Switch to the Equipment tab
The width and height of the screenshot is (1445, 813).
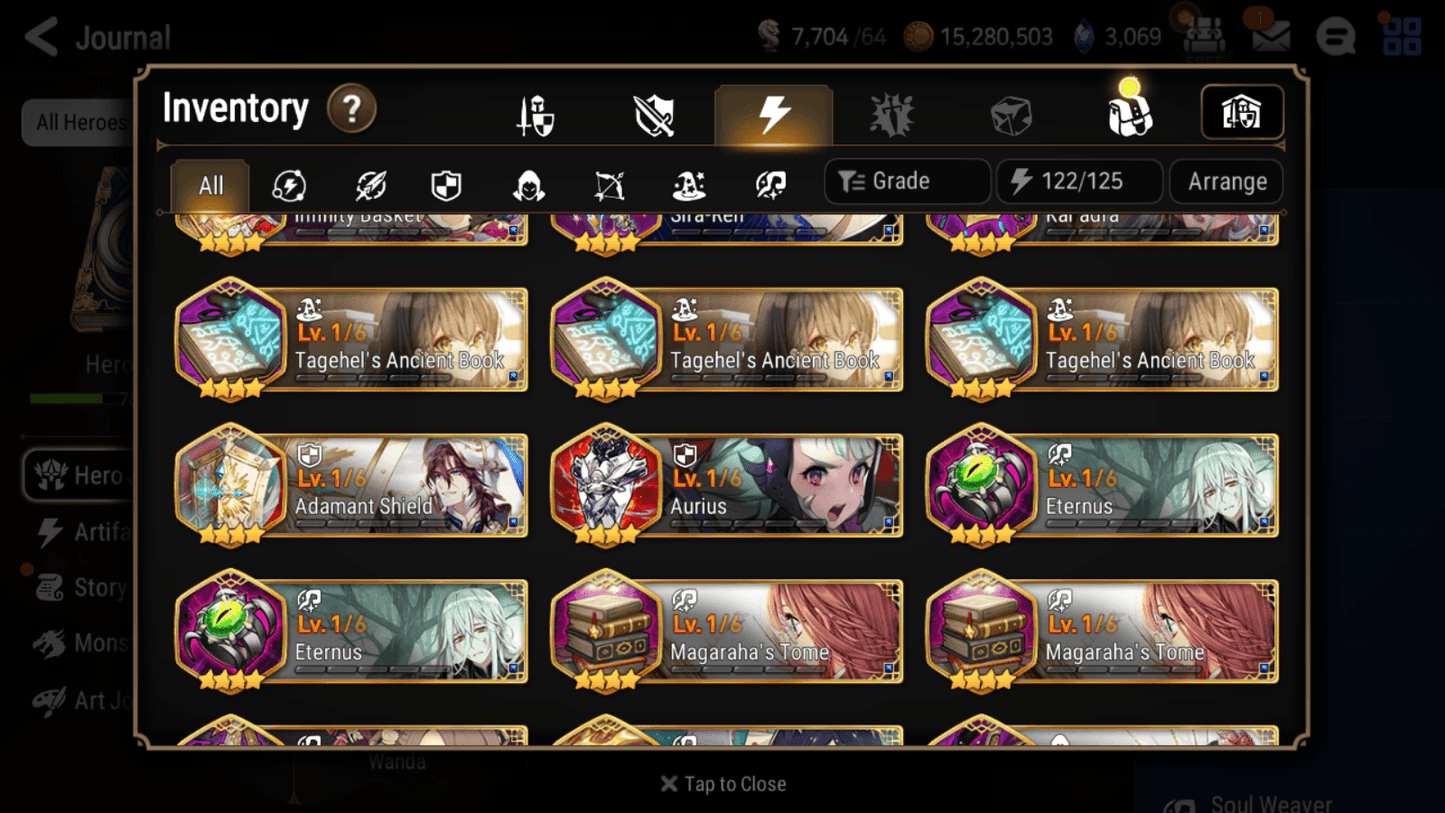[533, 114]
